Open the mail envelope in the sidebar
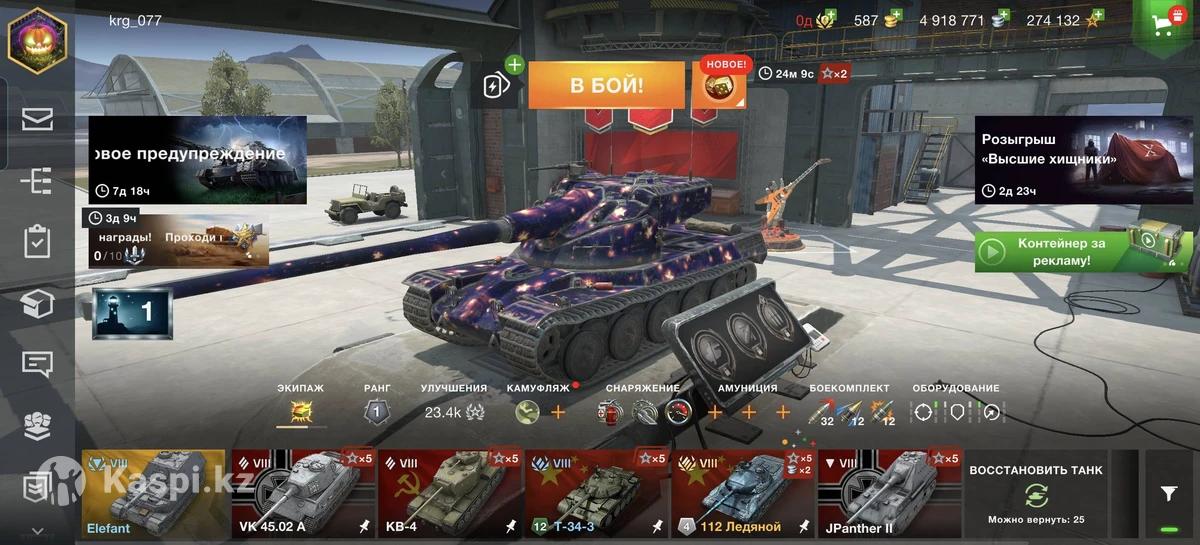1200x545 pixels. (x=37, y=120)
